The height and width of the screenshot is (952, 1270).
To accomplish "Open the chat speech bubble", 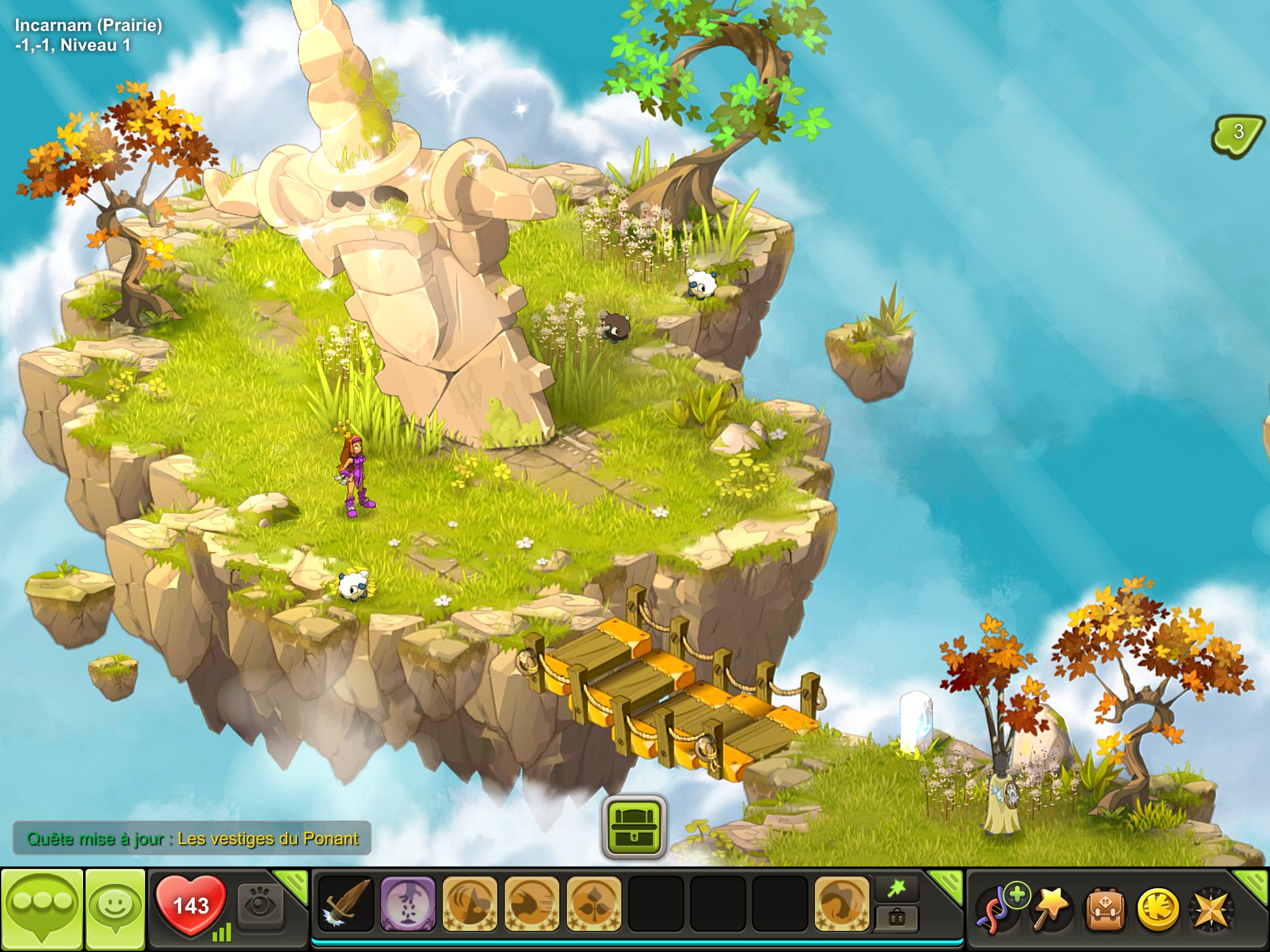I will tap(42, 907).
